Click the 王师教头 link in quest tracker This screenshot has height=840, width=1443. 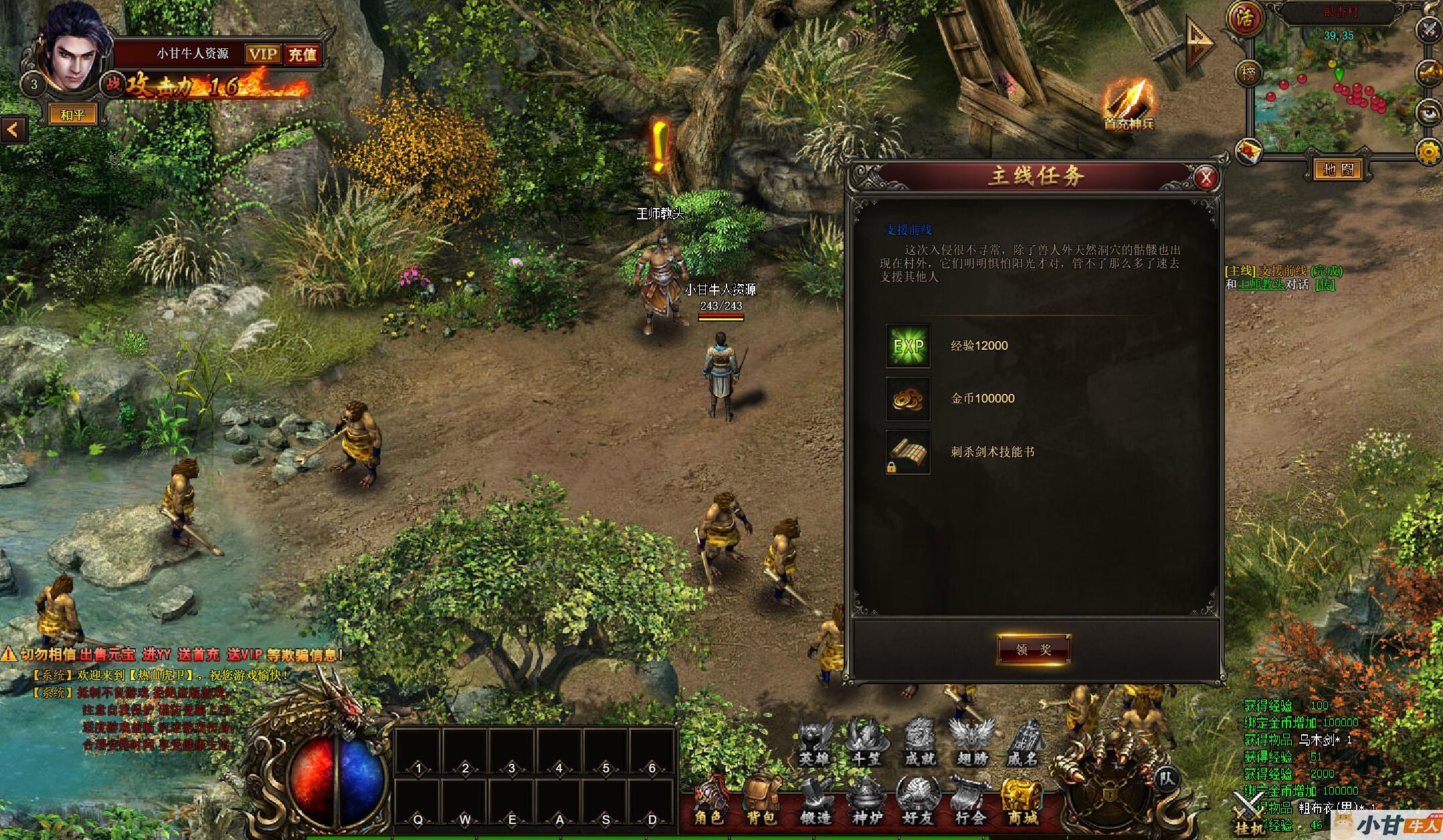pyautogui.click(x=1260, y=284)
